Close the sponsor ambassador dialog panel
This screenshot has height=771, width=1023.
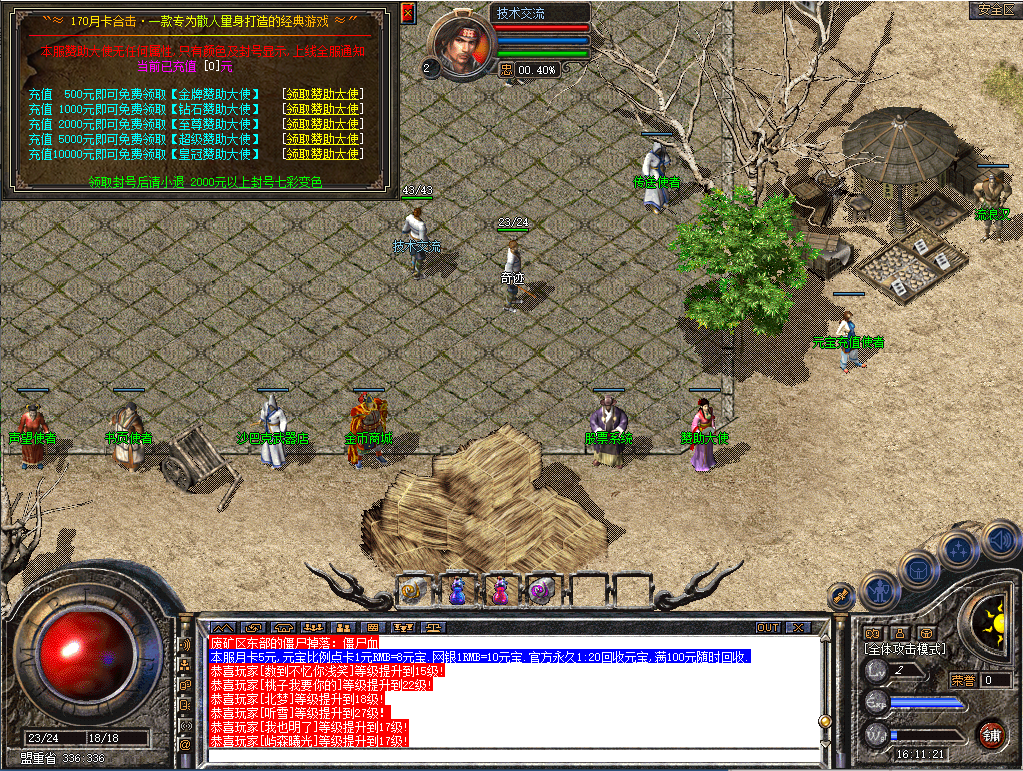407,13
